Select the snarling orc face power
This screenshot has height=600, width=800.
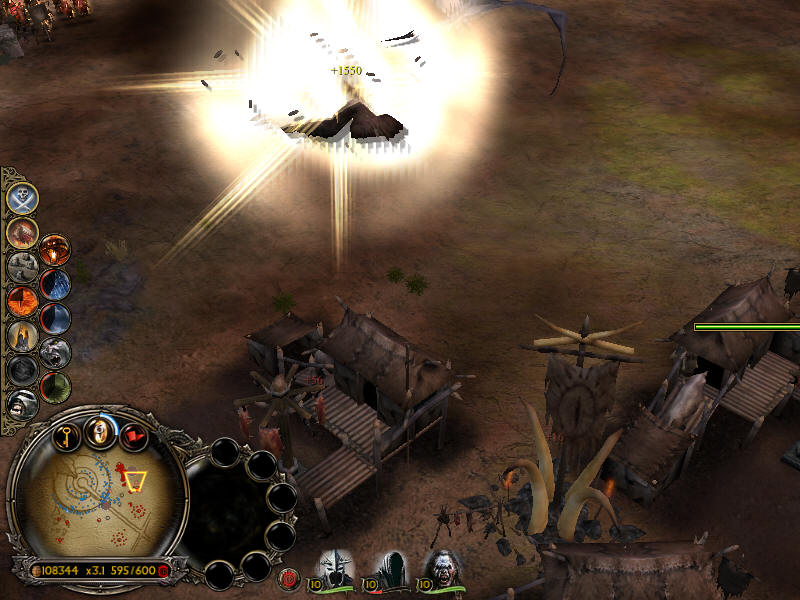click(22, 403)
